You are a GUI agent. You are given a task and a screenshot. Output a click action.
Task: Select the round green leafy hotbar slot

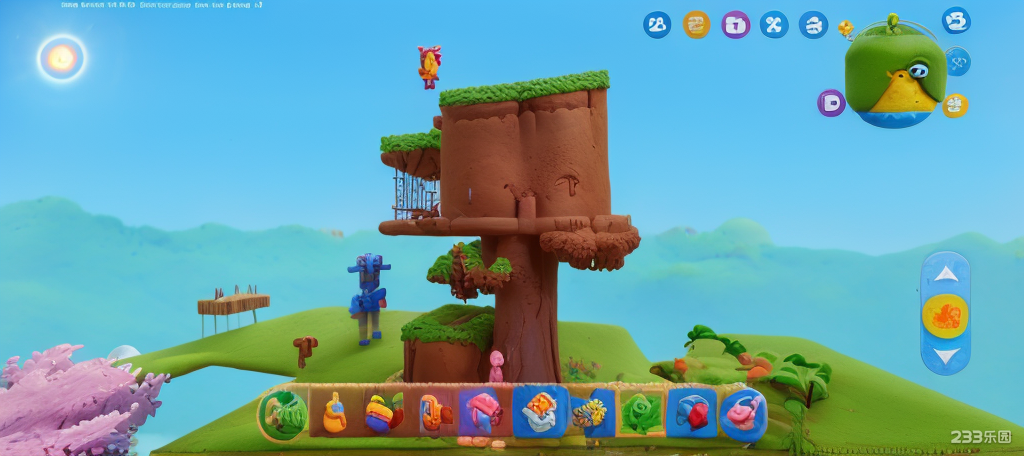point(284,414)
